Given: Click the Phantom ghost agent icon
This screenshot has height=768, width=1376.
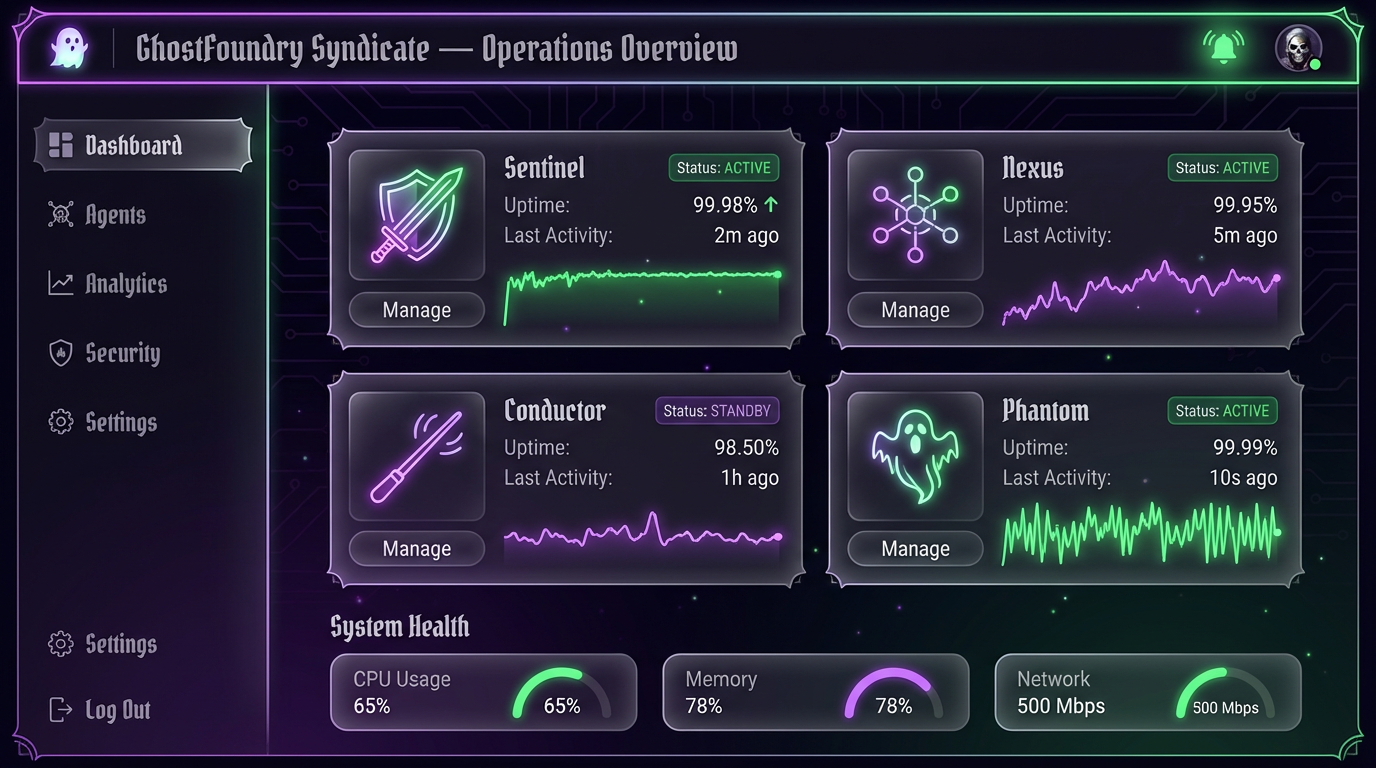Looking at the screenshot, I should (x=914, y=456).
